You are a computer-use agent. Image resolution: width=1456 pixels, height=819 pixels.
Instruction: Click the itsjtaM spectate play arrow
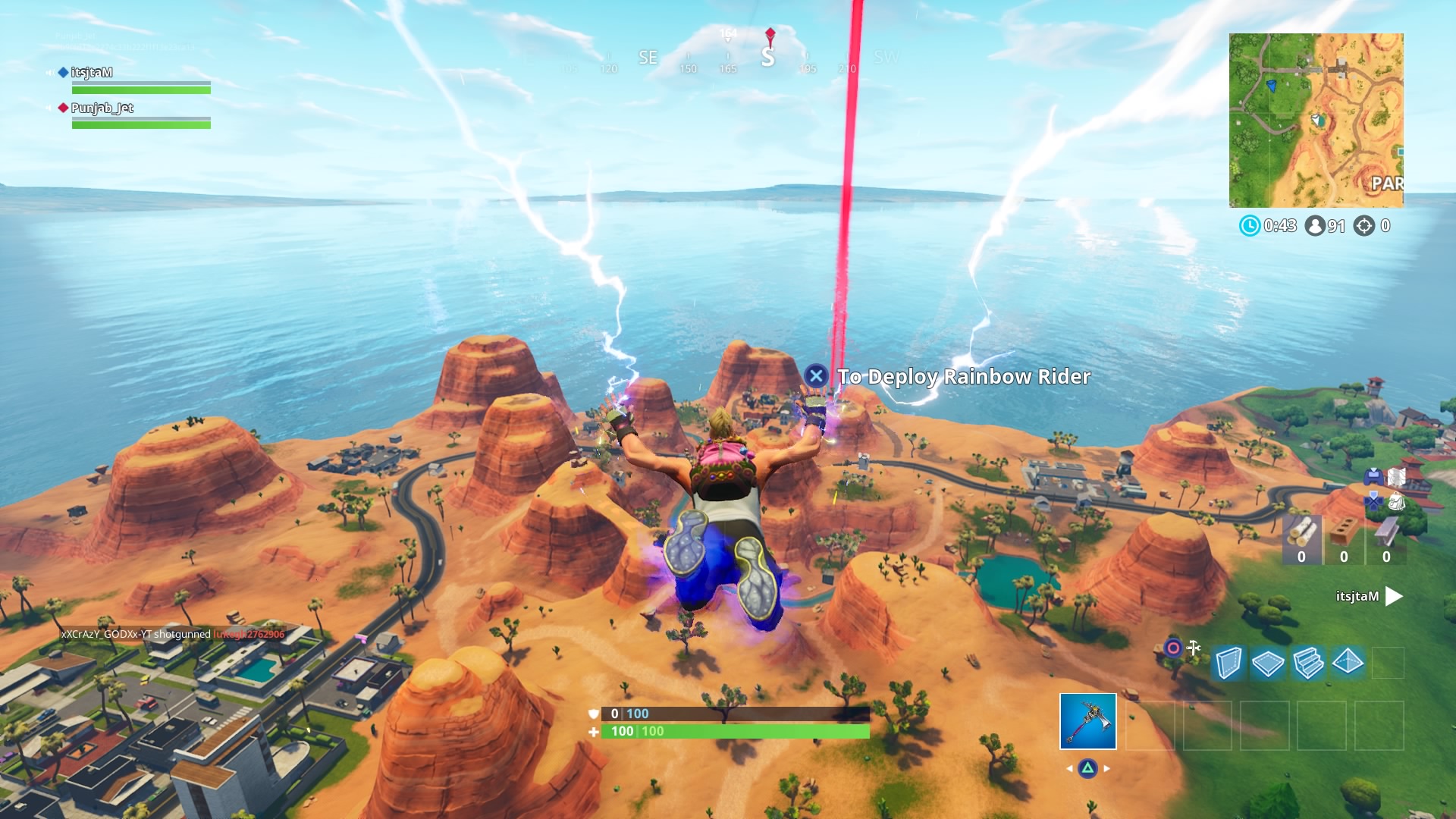[1394, 597]
